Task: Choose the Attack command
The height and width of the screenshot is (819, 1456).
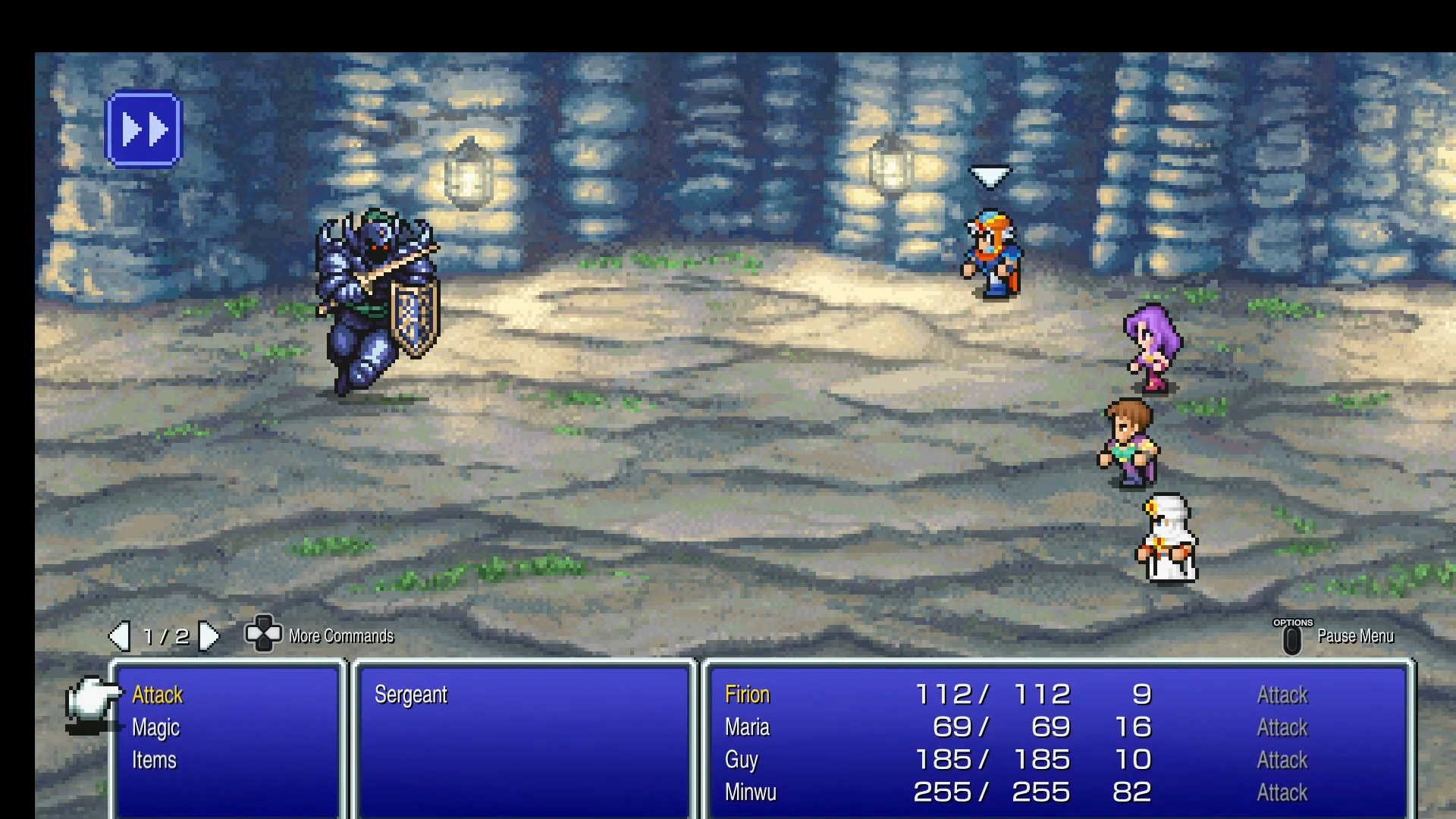Action: click(x=157, y=695)
